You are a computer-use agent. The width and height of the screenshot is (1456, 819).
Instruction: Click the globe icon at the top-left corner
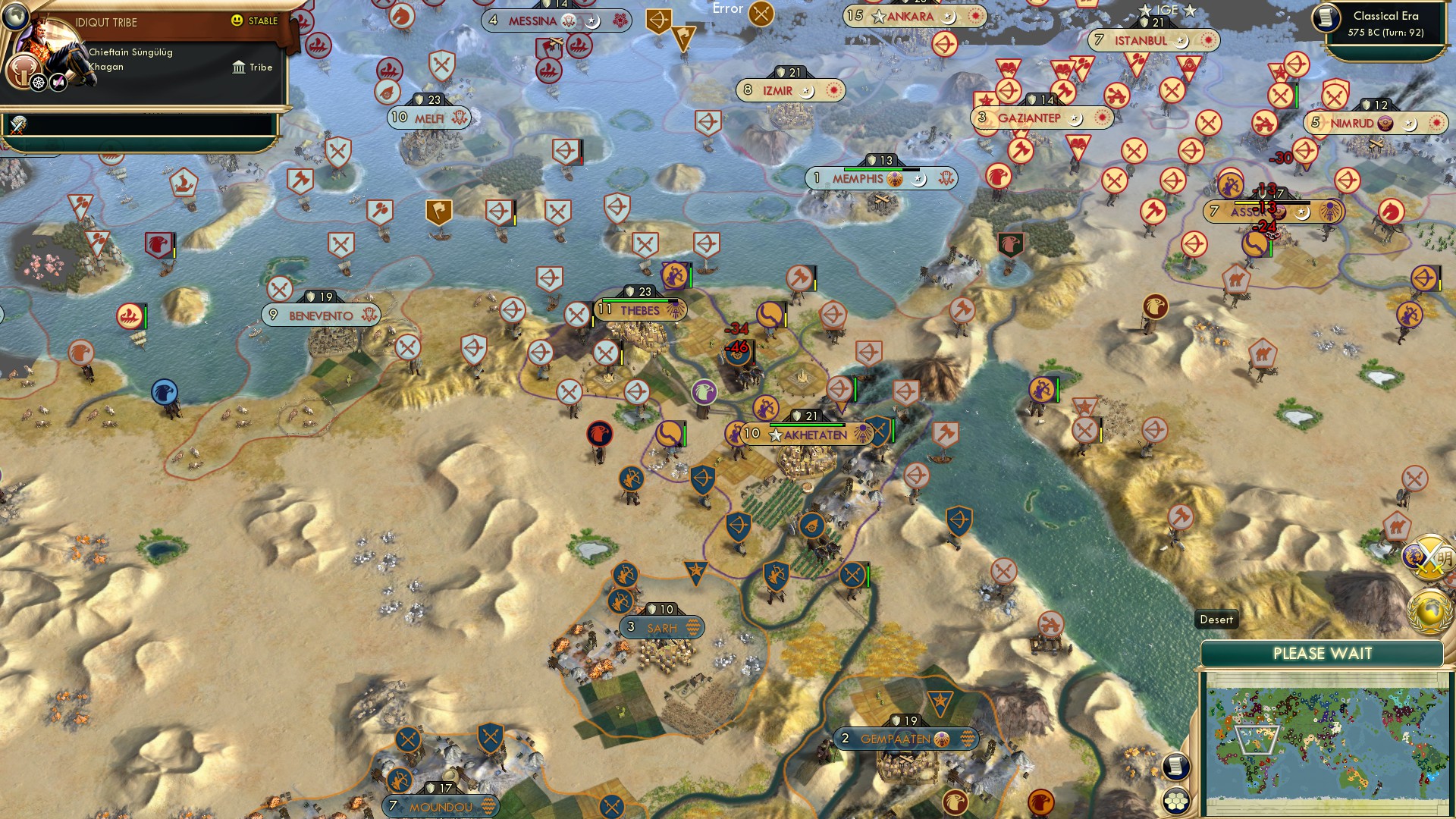[x=15, y=16]
